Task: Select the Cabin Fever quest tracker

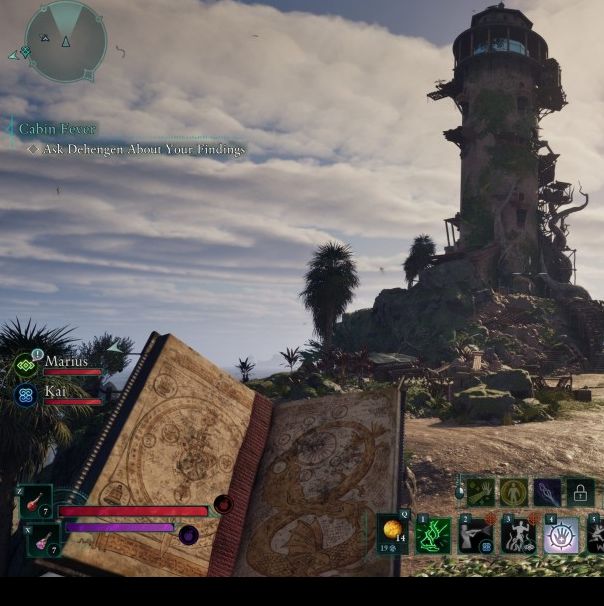Action: [58, 129]
